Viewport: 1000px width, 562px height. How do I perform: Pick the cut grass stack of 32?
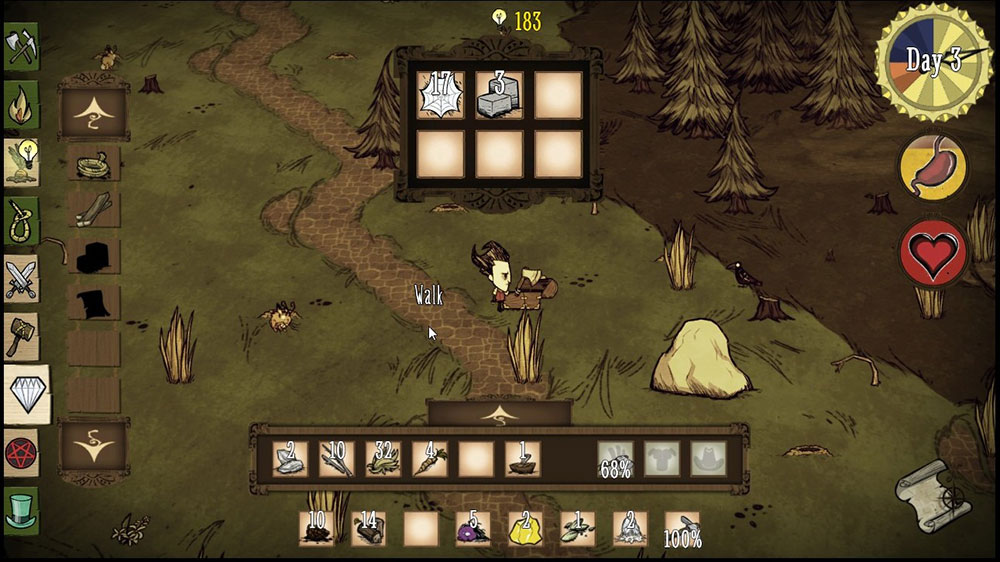383,459
